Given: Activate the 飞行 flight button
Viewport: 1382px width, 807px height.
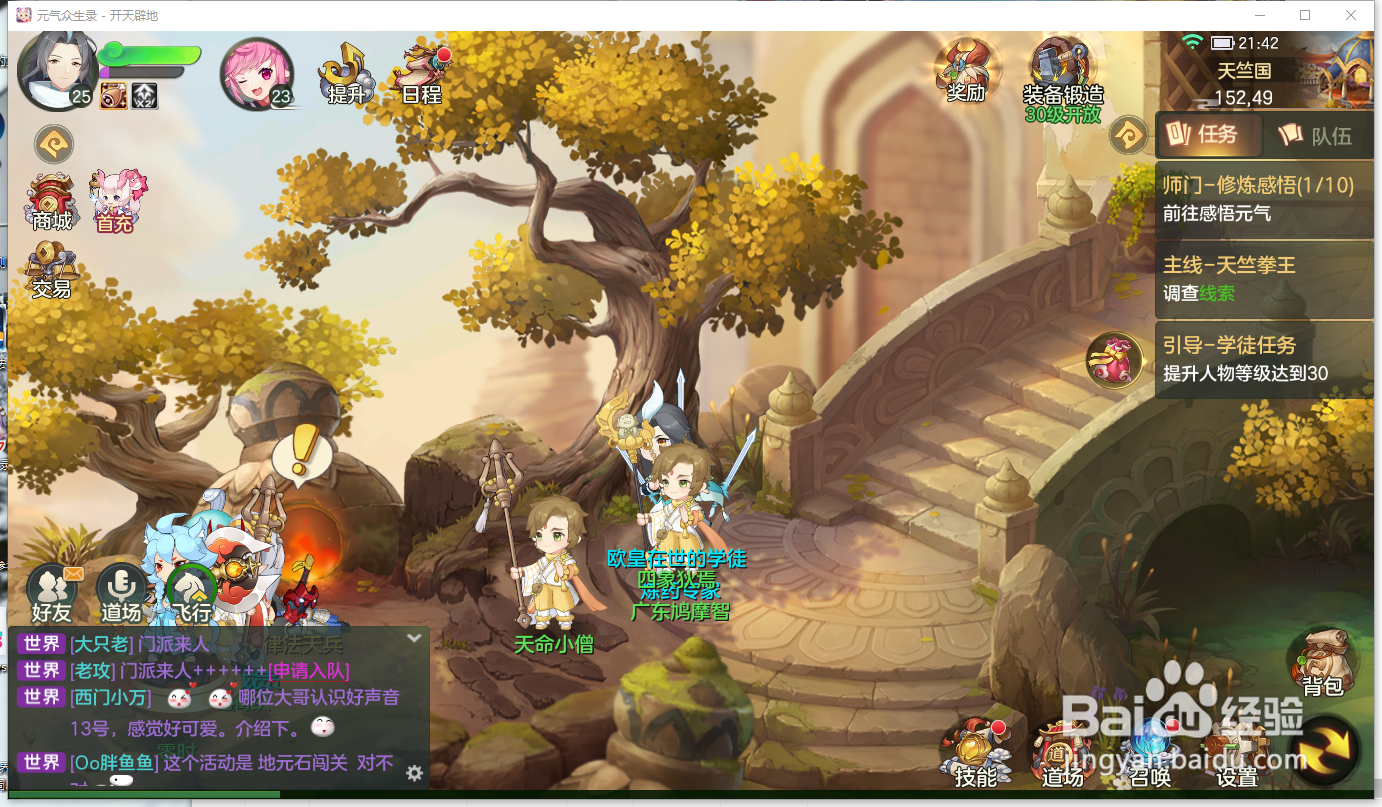Looking at the screenshot, I should [x=191, y=592].
